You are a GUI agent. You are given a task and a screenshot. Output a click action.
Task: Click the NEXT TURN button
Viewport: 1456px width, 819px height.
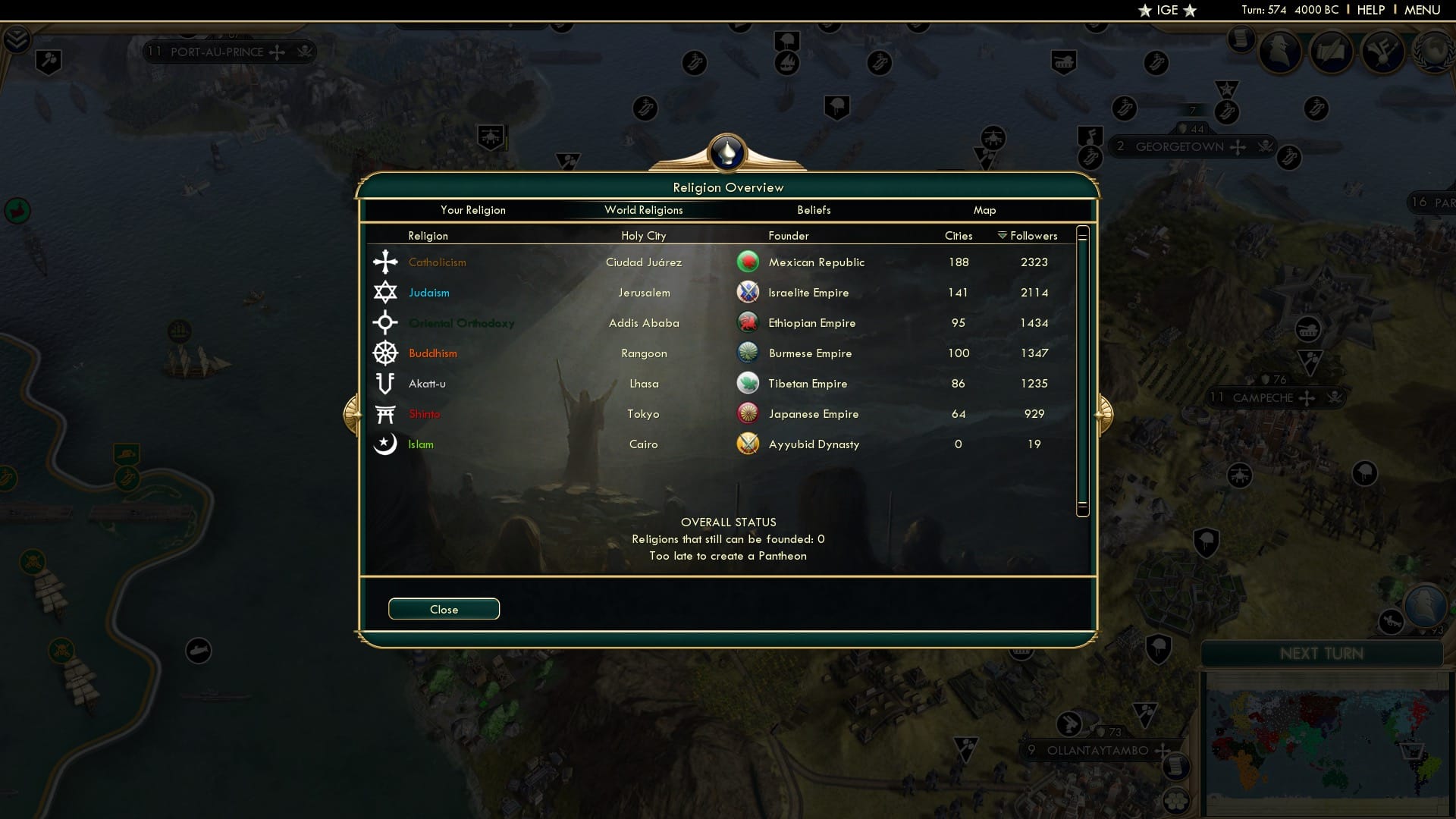click(1323, 654)
